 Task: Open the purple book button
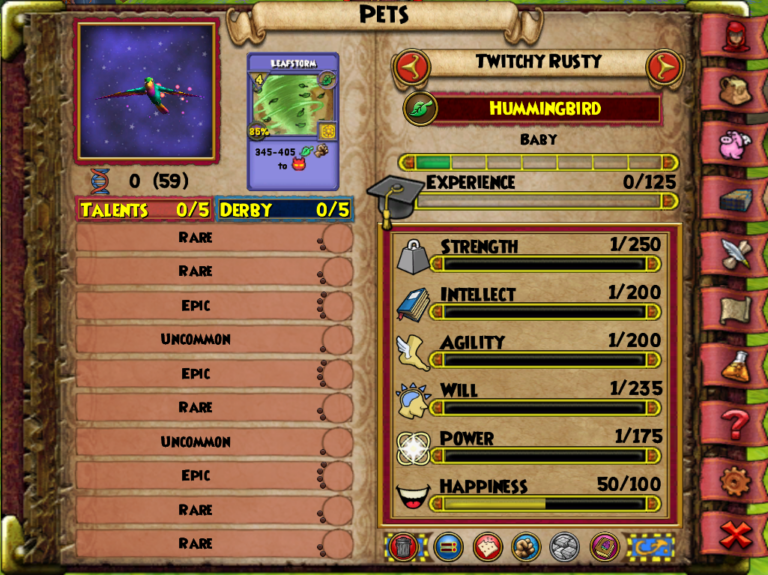tap(602, 546)
